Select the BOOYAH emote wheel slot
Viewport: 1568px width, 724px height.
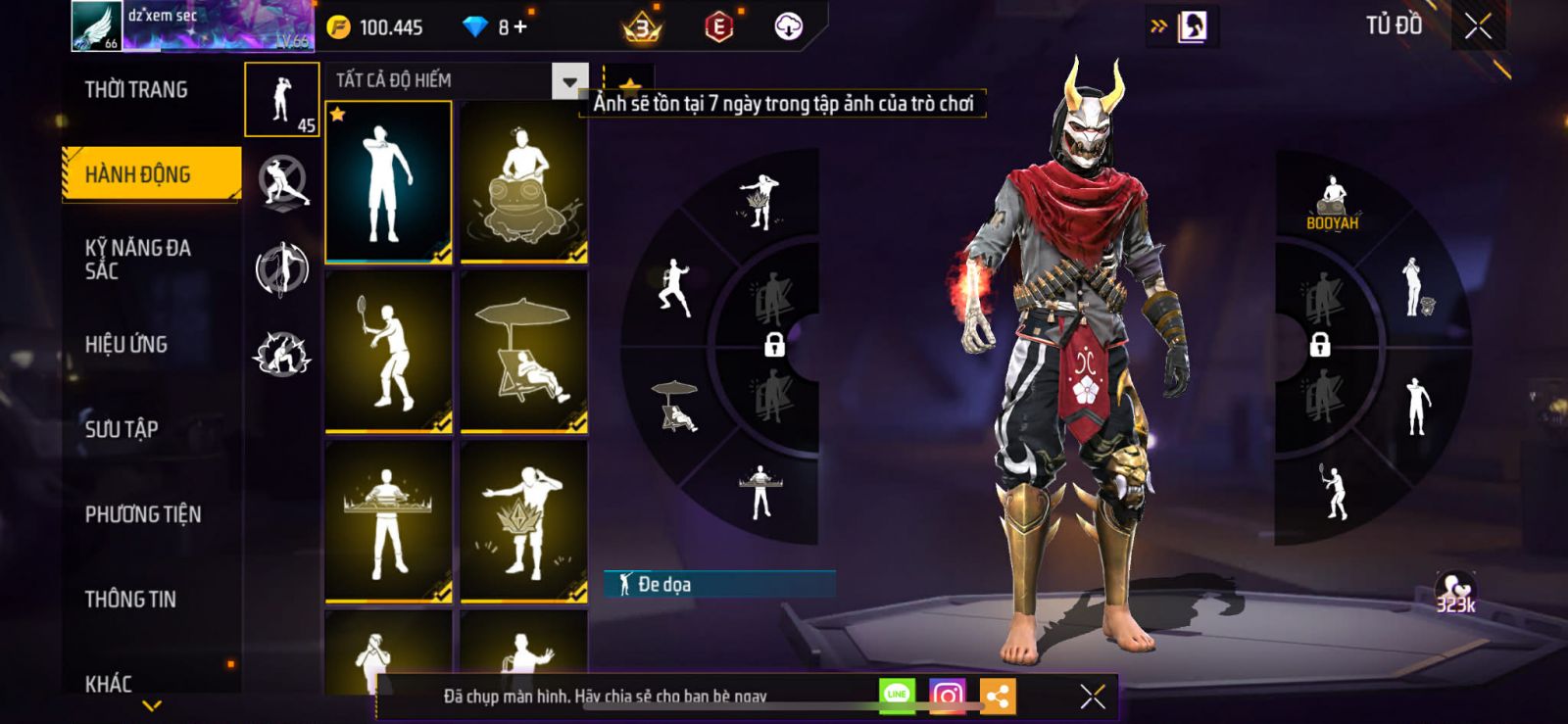point(1332,205)
